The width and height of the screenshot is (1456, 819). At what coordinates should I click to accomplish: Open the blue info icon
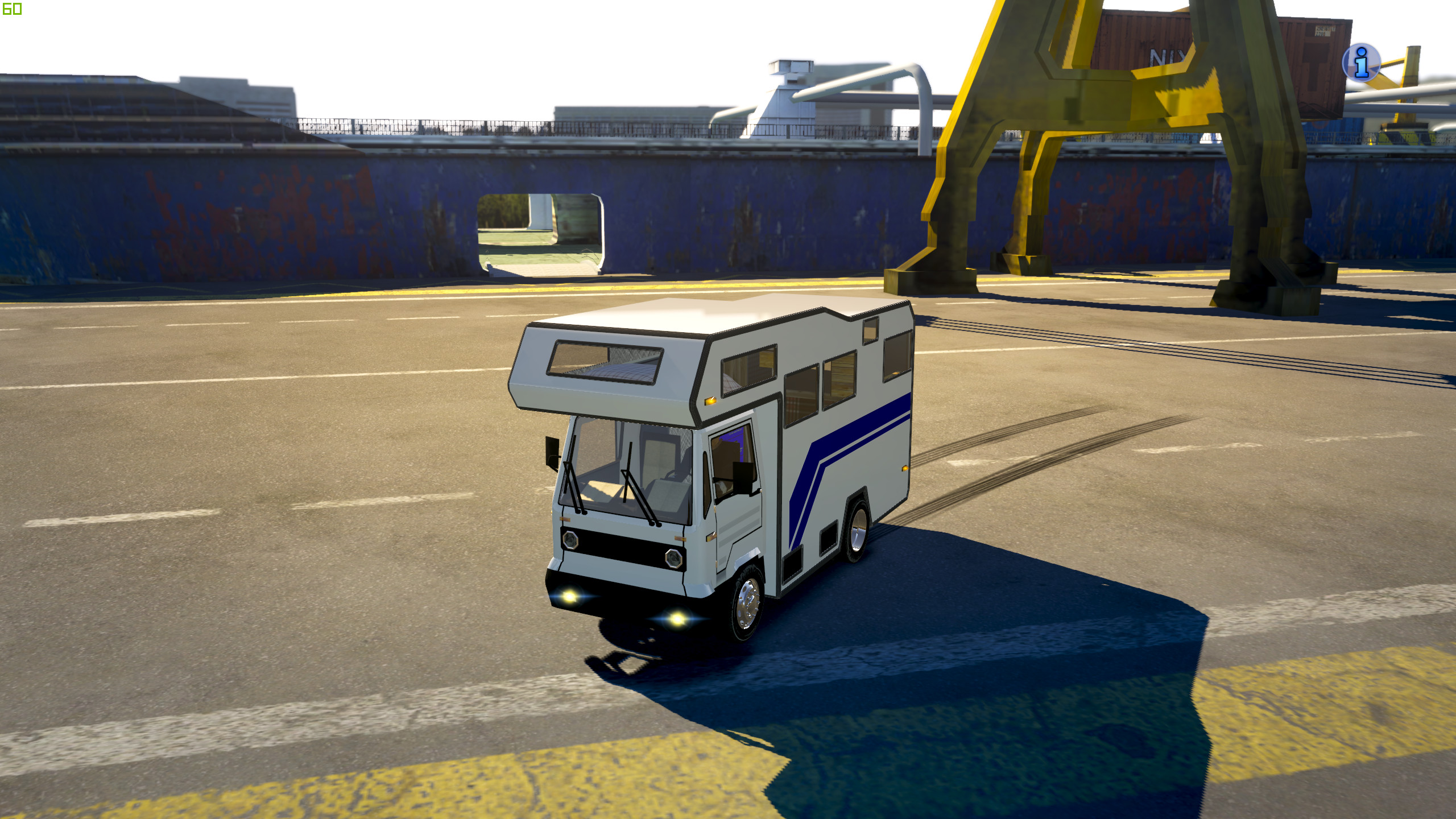[x=1361, y=62]
